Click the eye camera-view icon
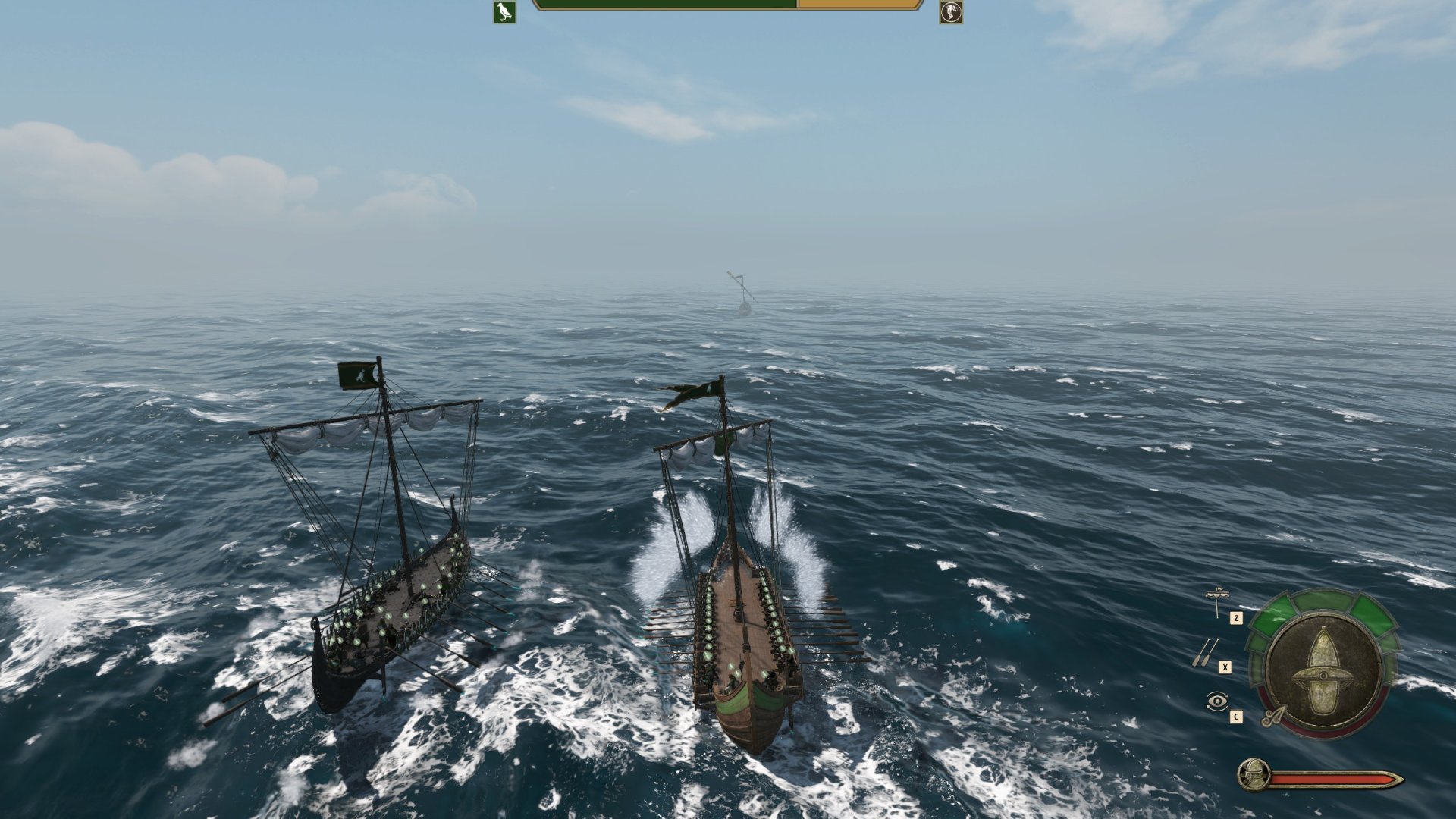The height and width of the screenshot is (819, 1456). pyautogui.click(x=1216, y=701)
